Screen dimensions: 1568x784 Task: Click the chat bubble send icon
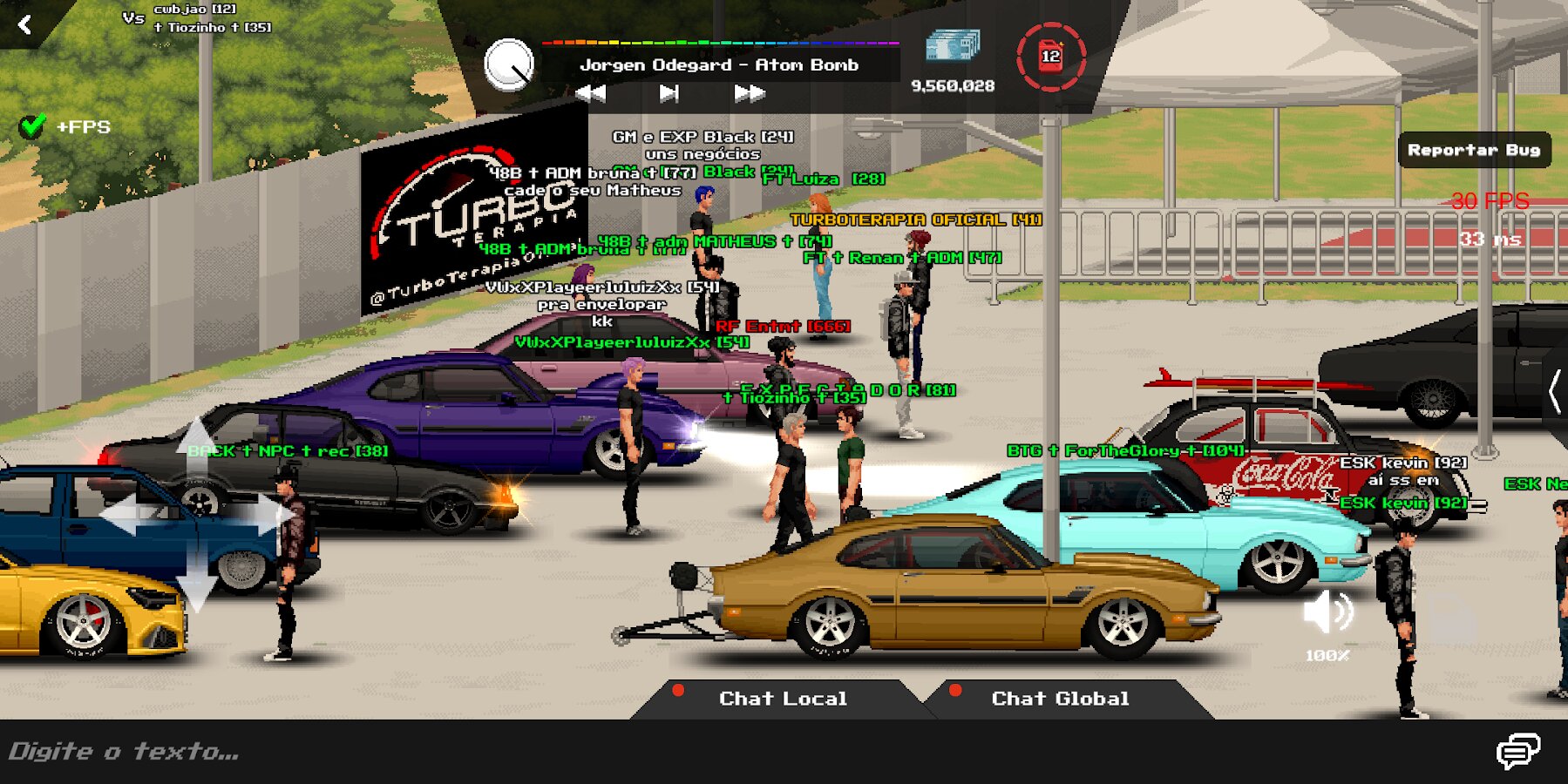click(x=1517, y=751)
